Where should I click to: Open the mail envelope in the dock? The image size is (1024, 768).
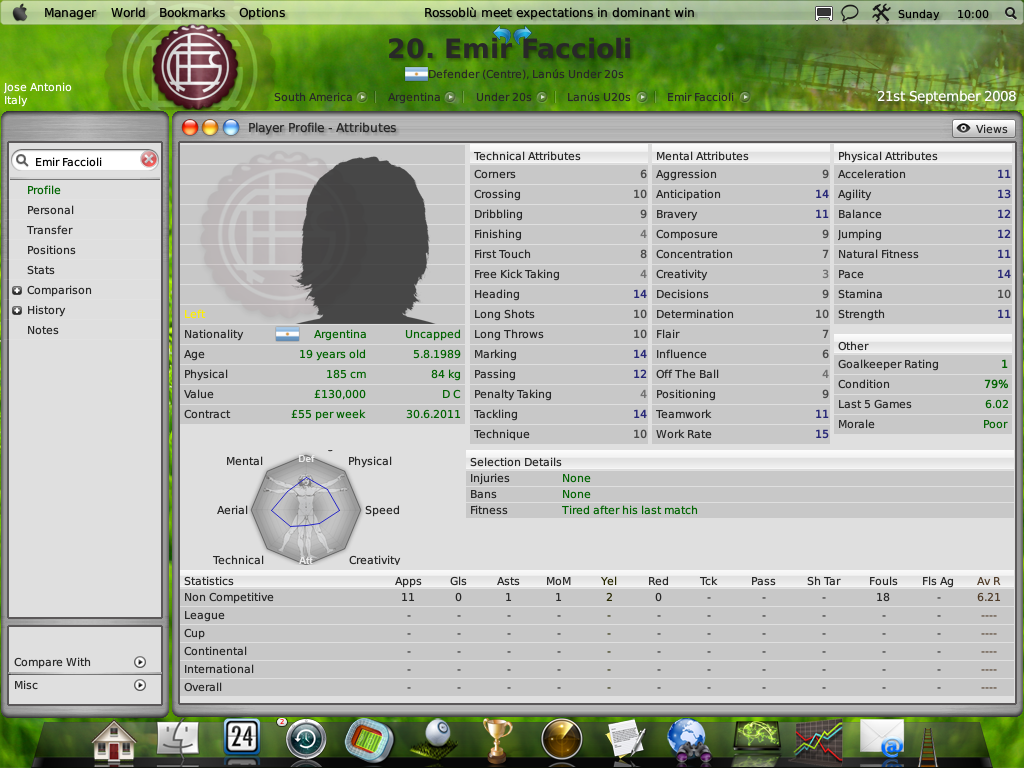pos(881,739)
